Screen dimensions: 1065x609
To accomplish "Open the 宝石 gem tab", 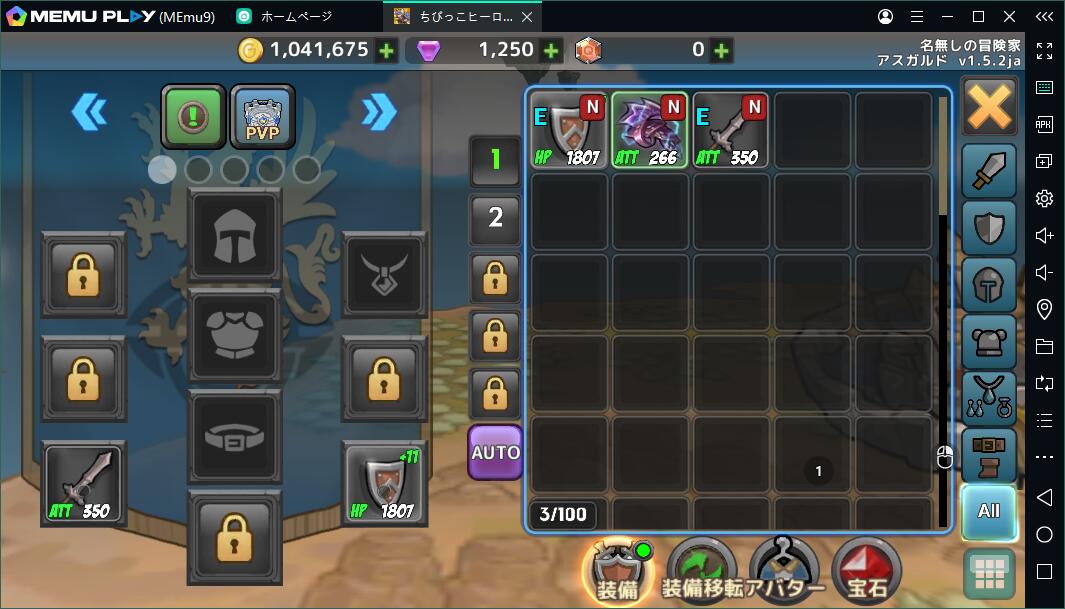I will pyautogui.click(x=866, y=572).
